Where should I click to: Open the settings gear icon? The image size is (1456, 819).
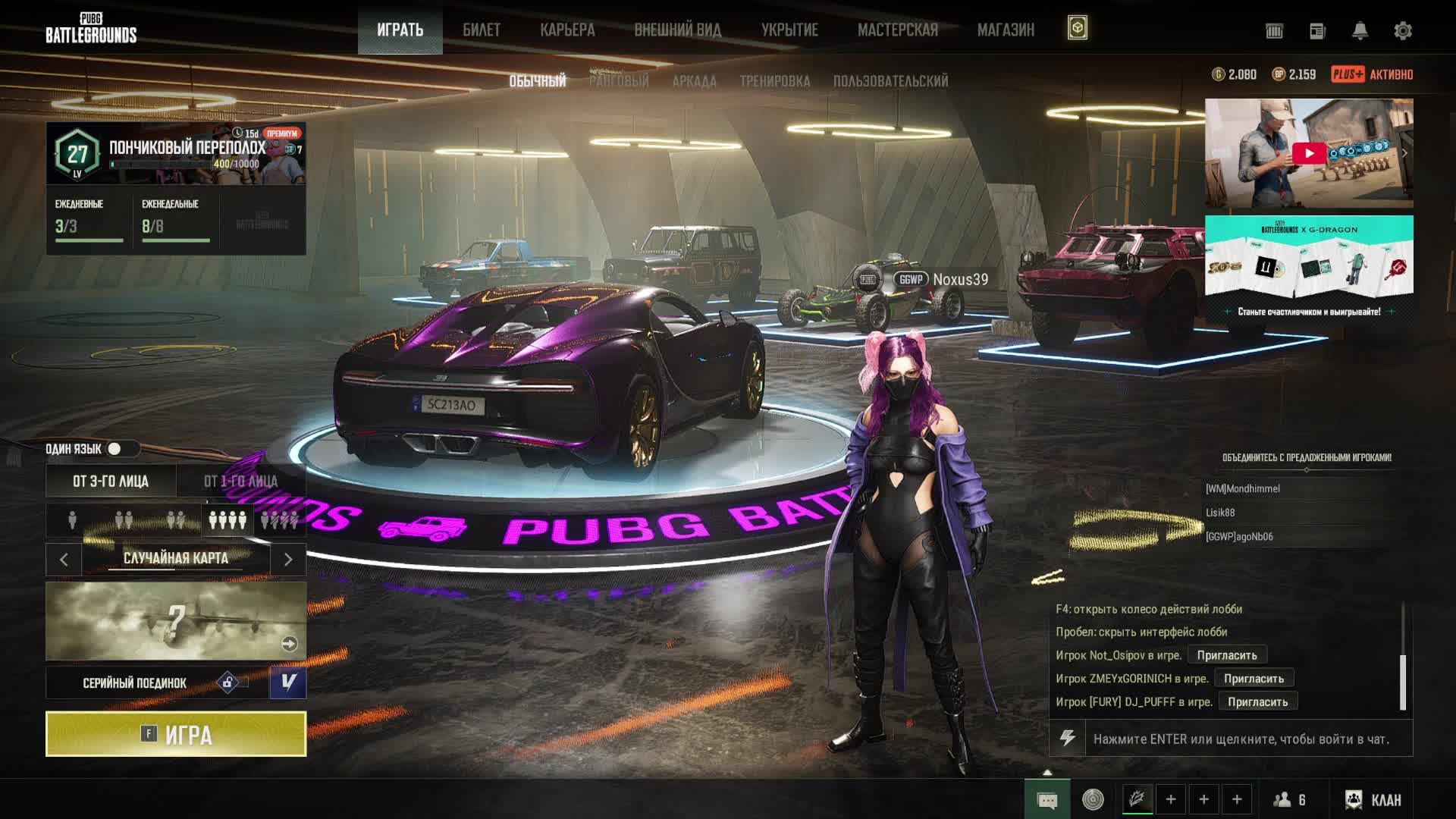coord(1403,31)
